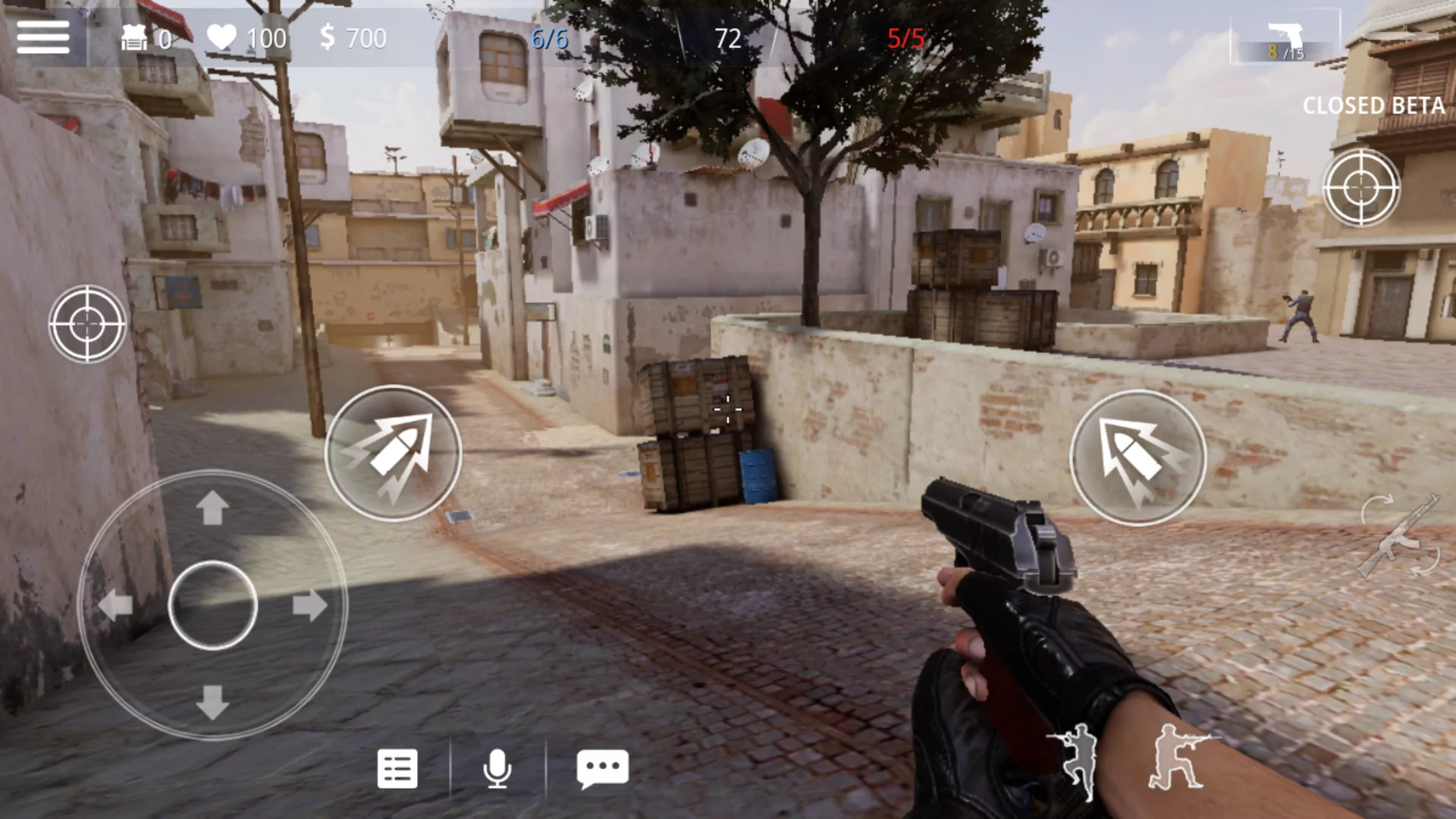Activate the left crosshair aim button
This screenshot has width=1456, height=819.
pyautogui.click(x=87, y=324)
